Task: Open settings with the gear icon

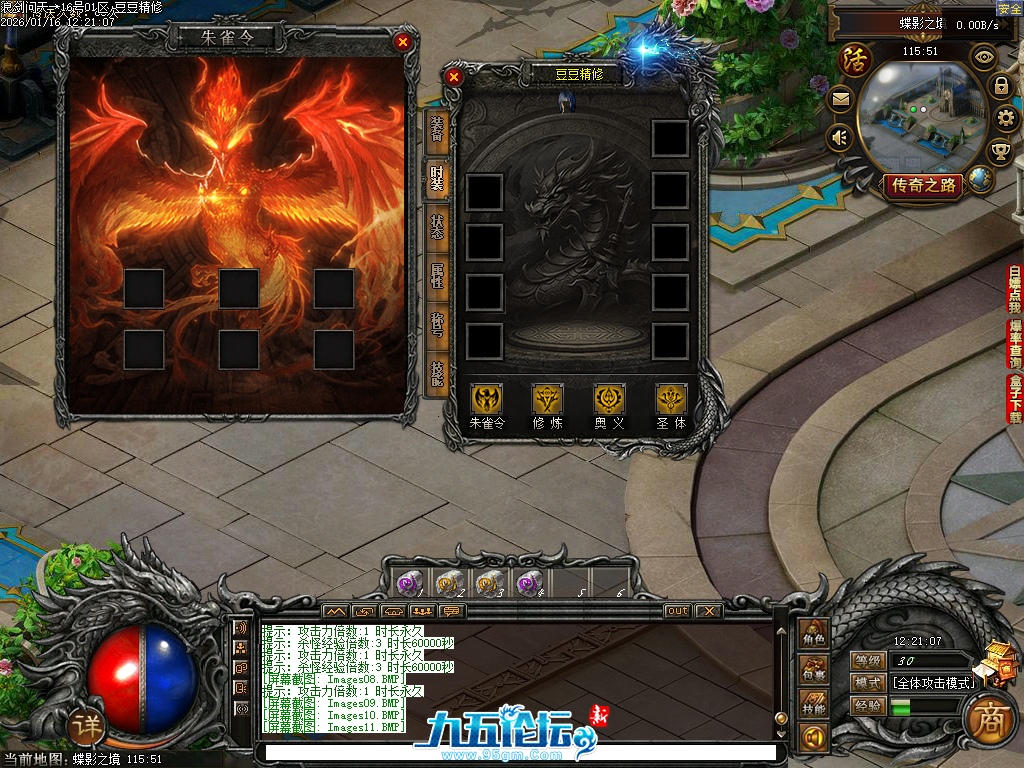Action: pos(1007,120)
